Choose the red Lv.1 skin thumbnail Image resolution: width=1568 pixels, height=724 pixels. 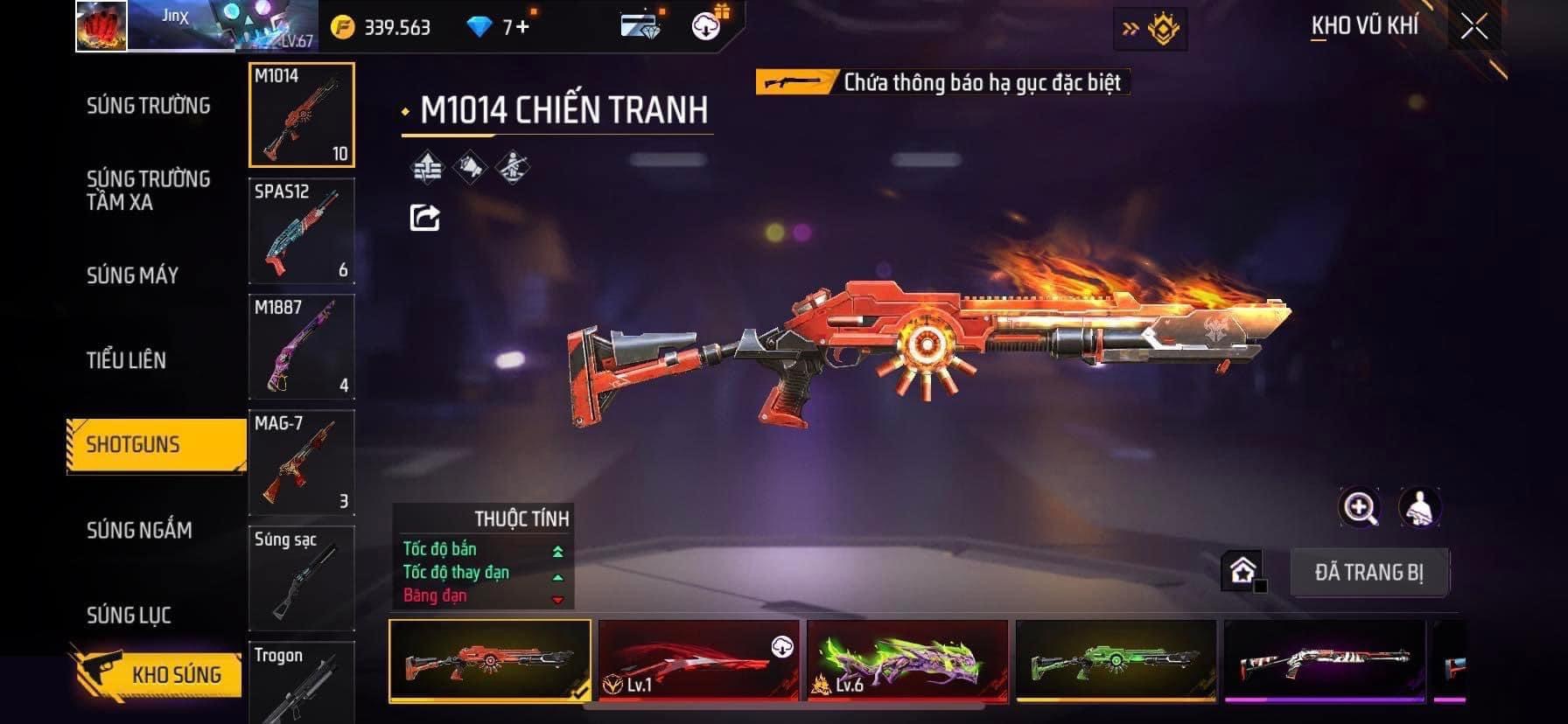(698, 661)
